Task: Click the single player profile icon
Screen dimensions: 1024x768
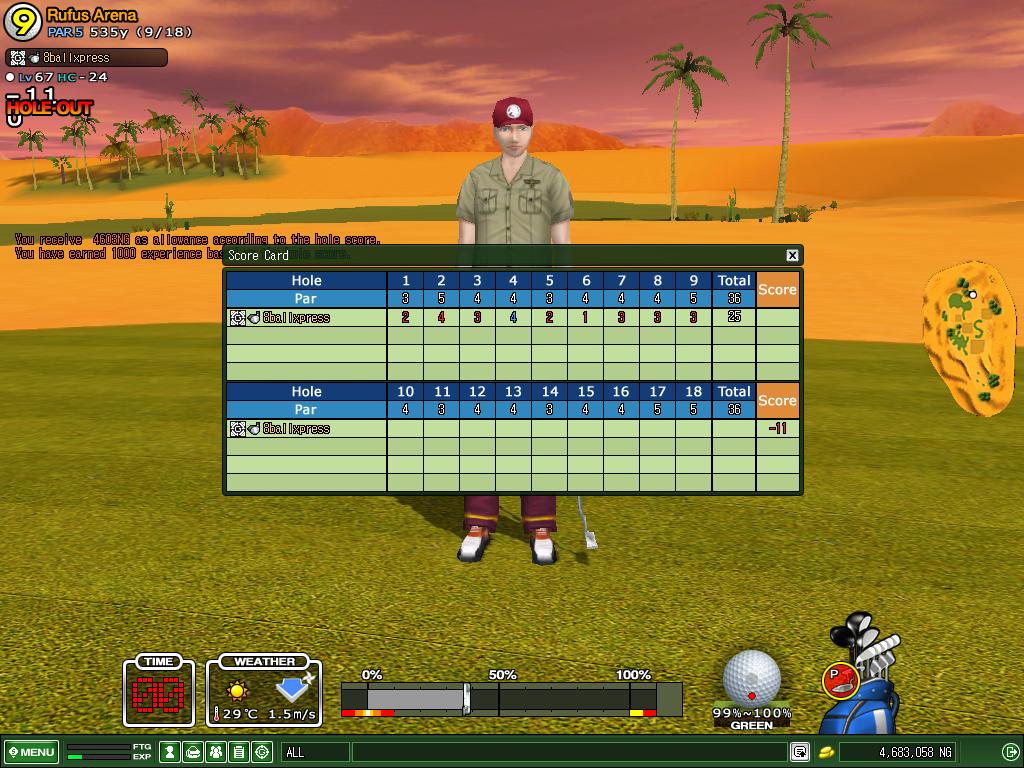Action: pos(170,752)
